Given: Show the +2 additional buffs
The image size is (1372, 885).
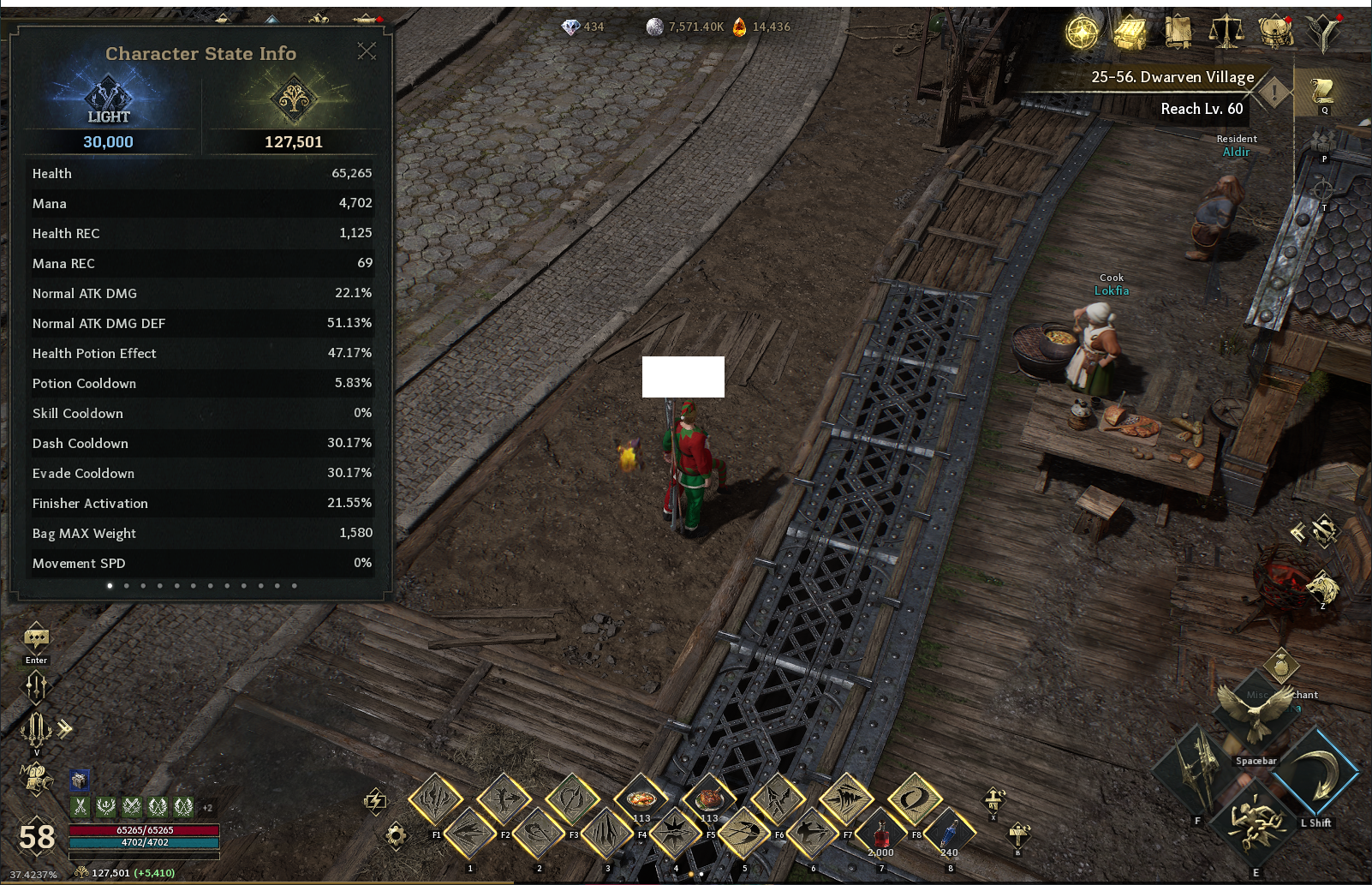Looking at the screenshot, I should click(207, 807).
